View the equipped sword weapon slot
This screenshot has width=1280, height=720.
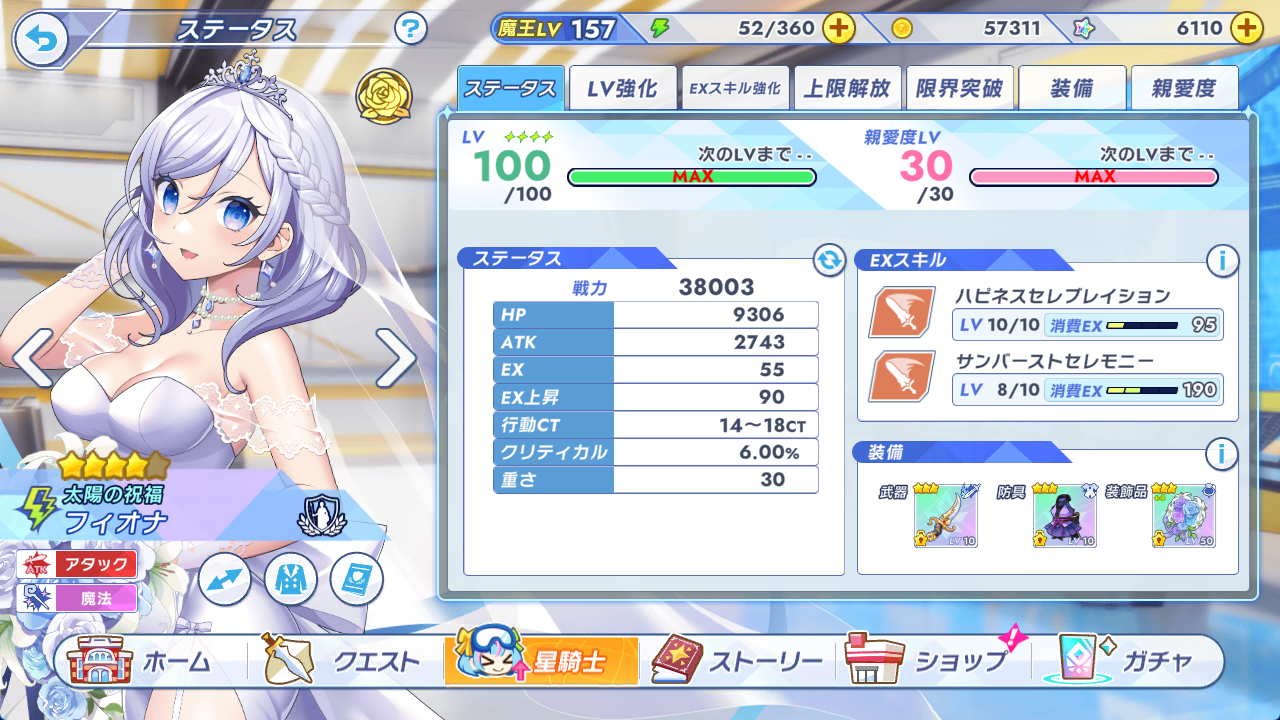click(945, 516)
